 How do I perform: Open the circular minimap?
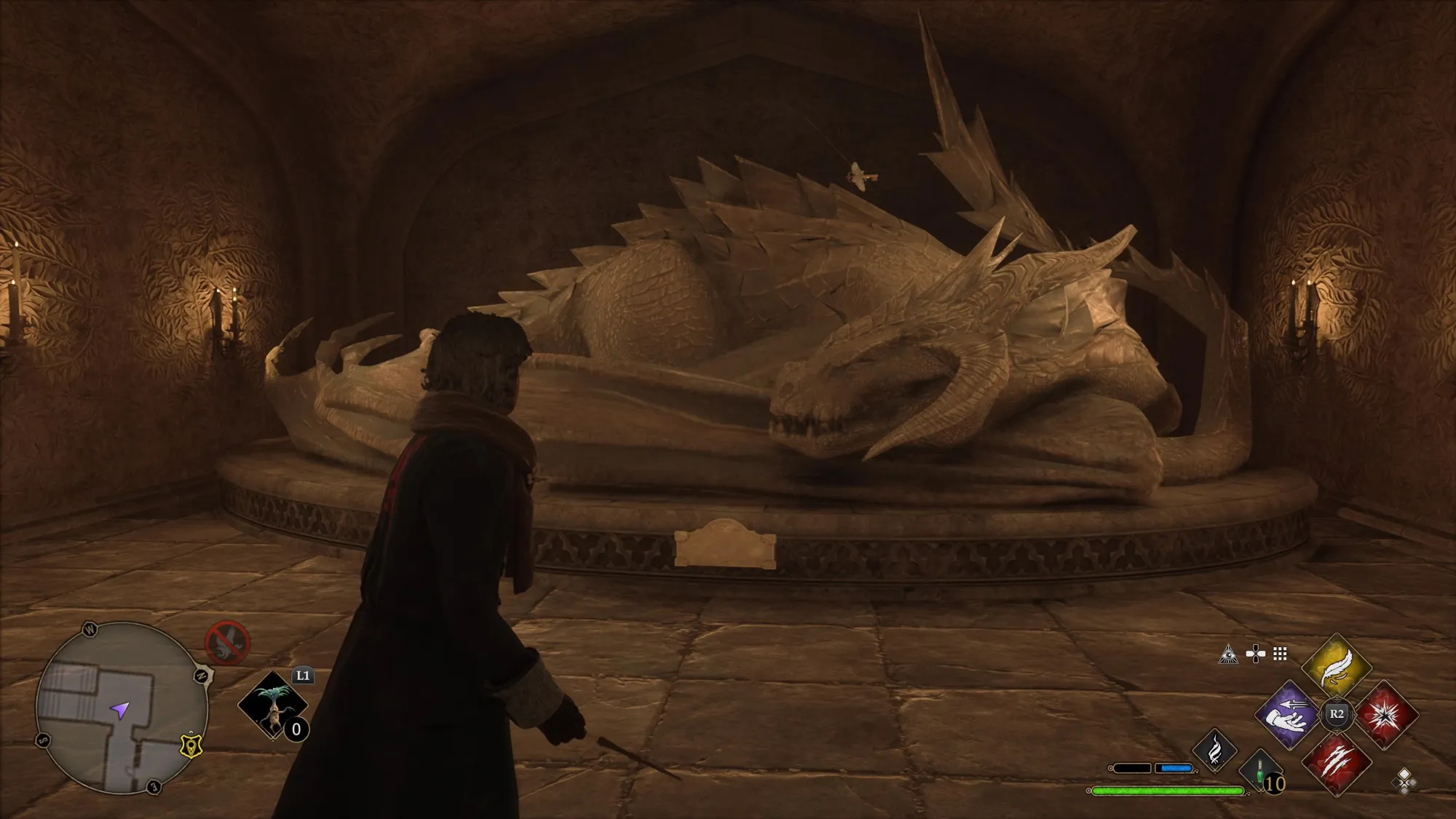122,707
